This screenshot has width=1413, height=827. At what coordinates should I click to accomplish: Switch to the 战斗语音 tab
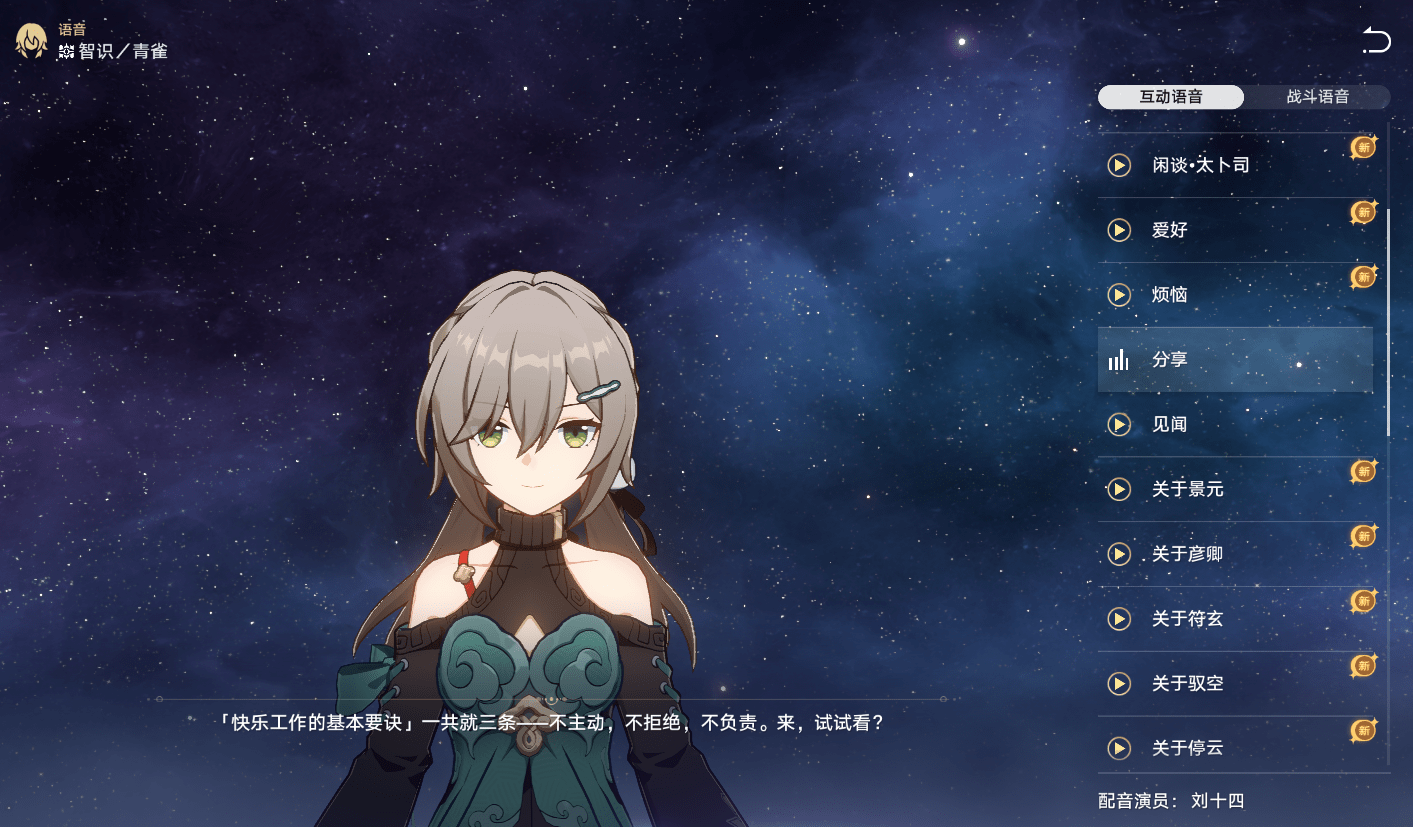1317,97
